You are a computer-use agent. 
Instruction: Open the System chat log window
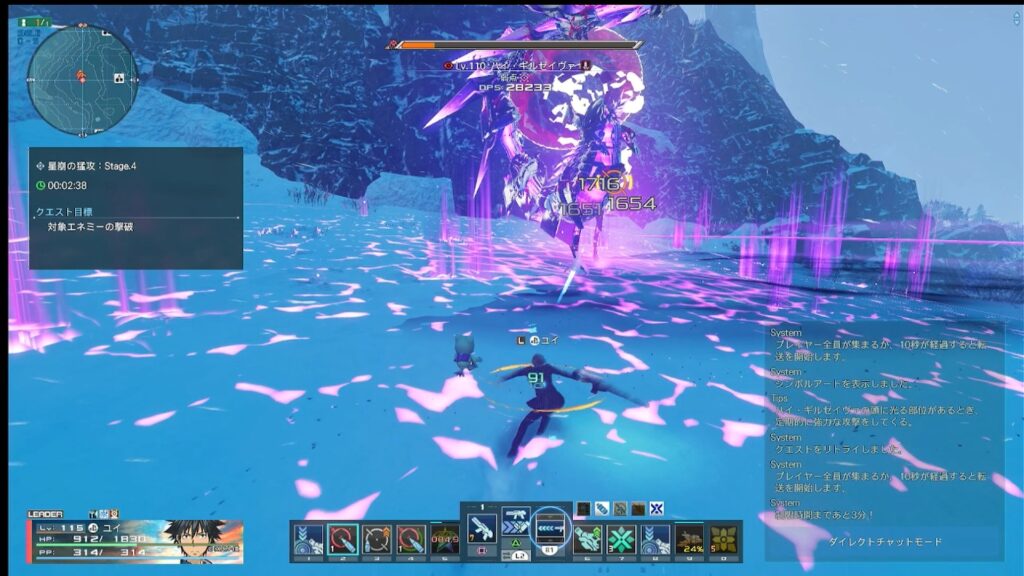(884, 420)
